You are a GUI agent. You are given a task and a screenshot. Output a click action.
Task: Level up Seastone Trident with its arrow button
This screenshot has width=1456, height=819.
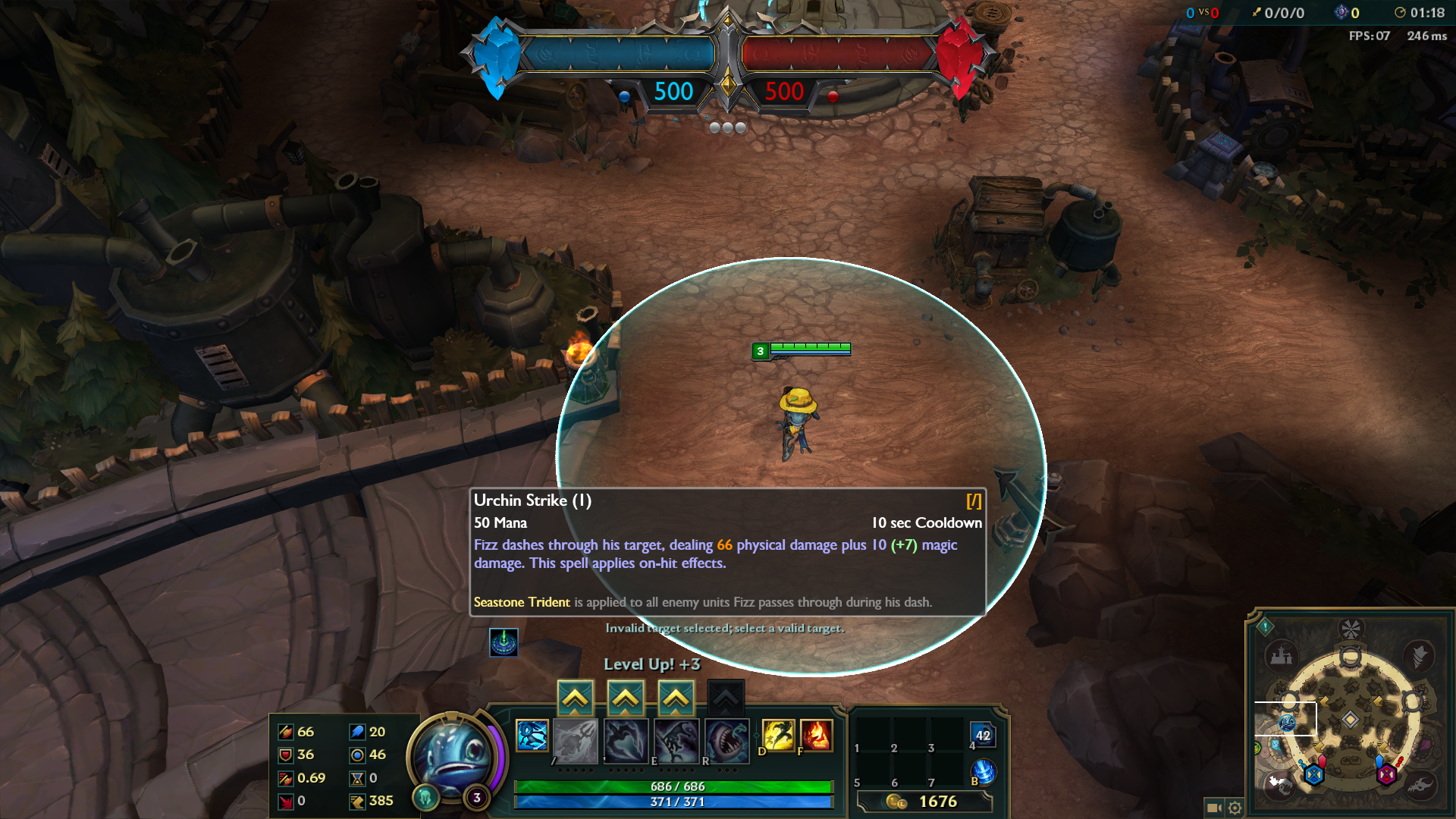626,698
